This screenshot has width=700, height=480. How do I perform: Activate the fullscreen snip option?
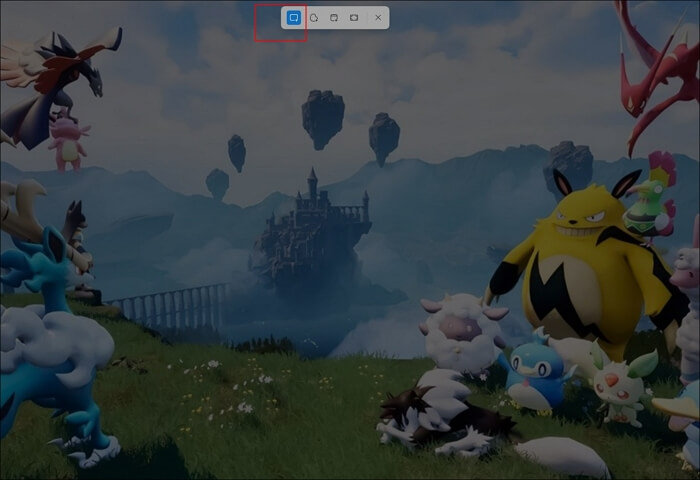tap(354, 18)
